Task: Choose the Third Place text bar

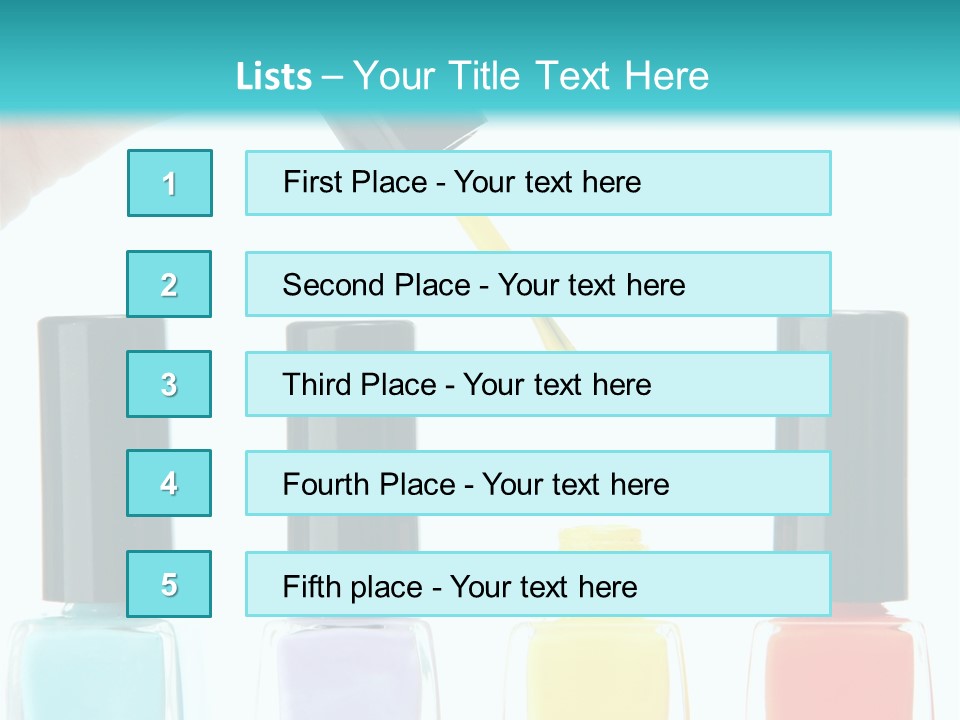Action: [538, 384]
